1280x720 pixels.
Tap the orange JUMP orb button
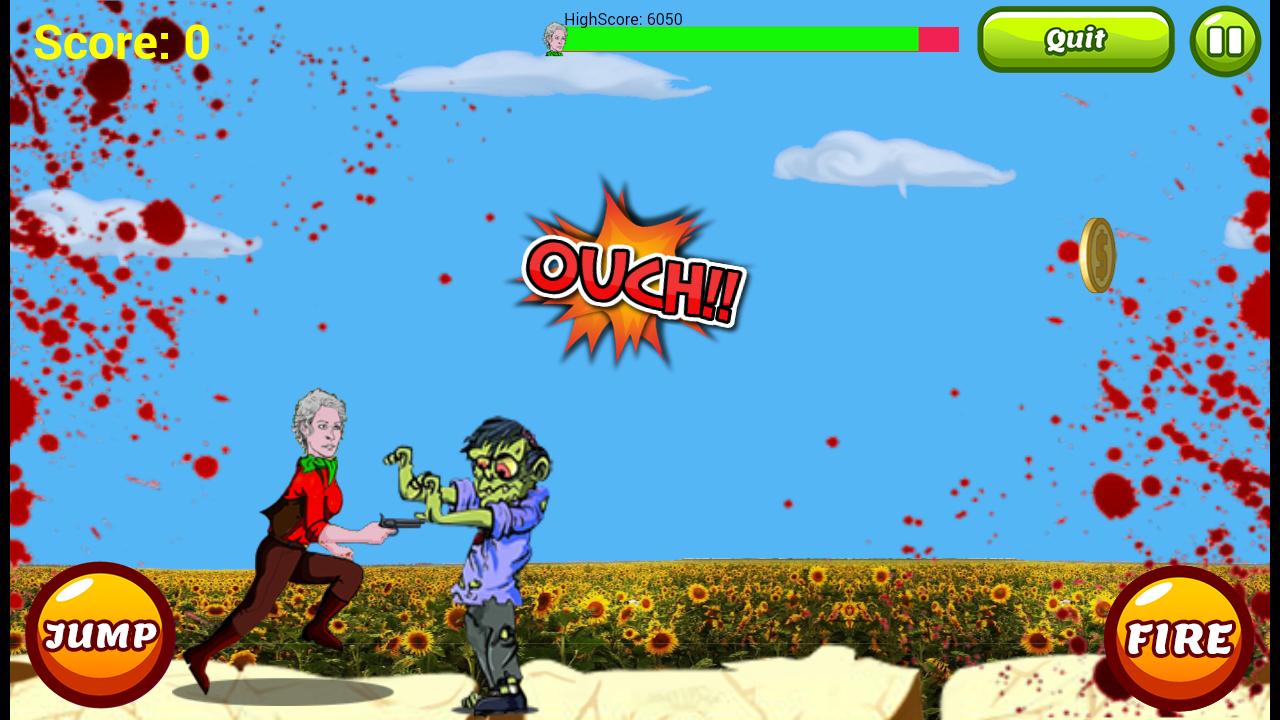100,634
